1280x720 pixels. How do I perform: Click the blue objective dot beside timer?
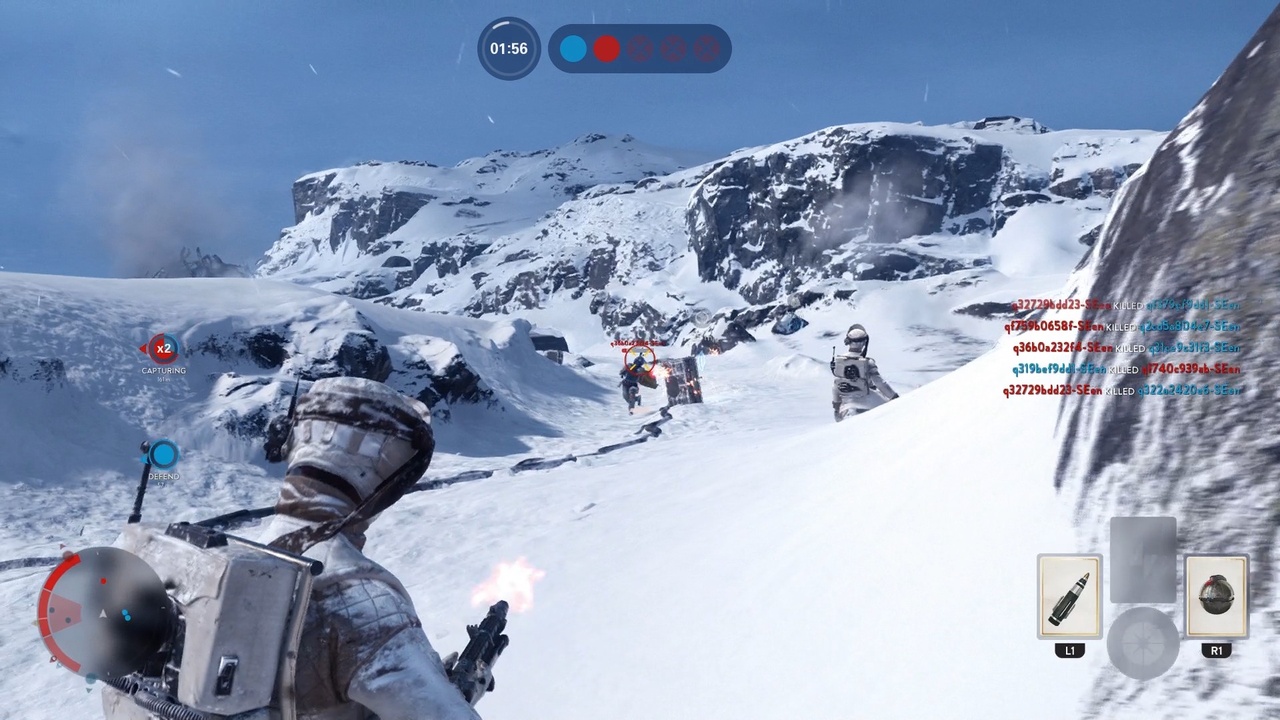point(573,49)
